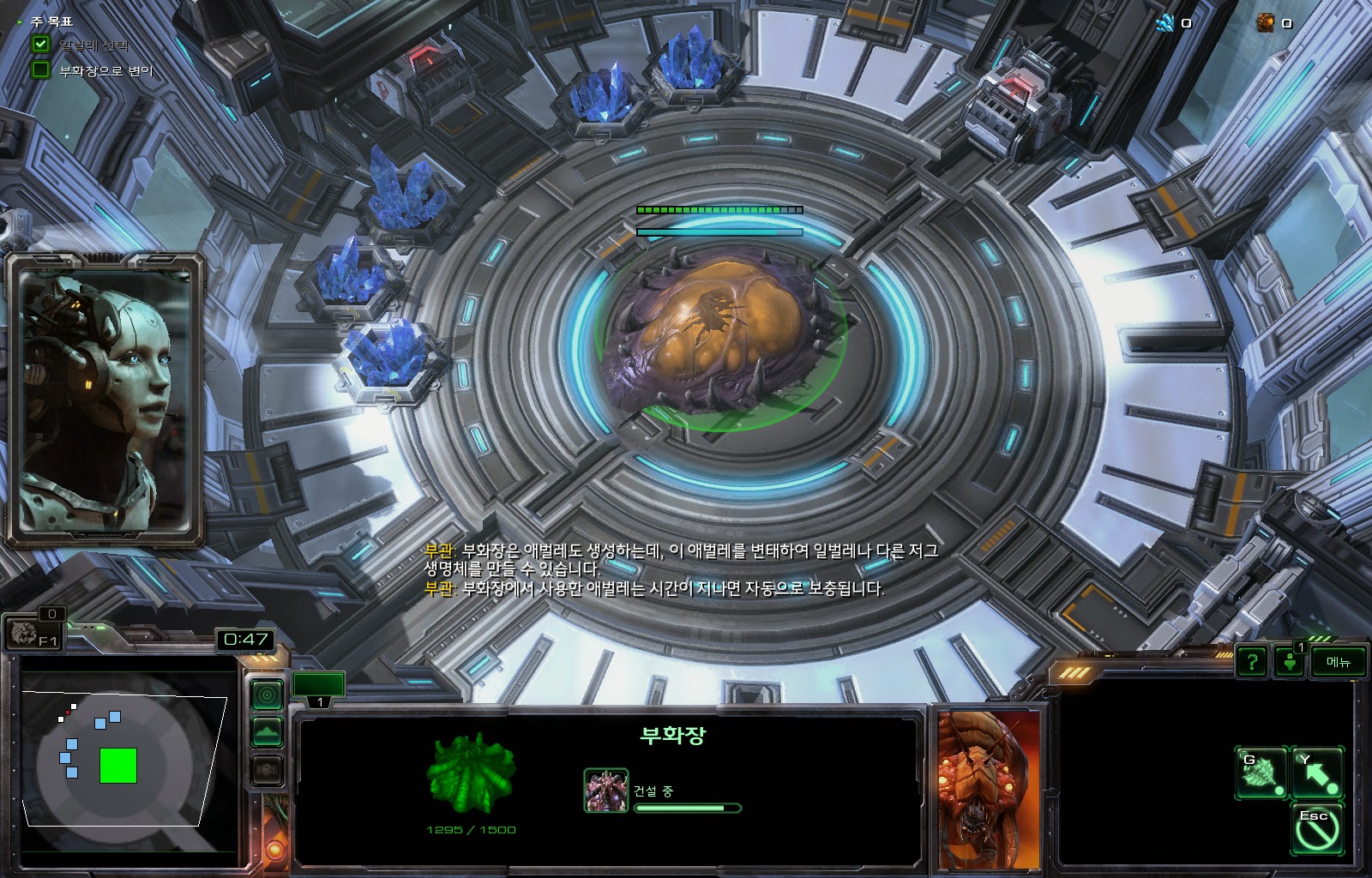Cancel the Hatchery mutation with the Esc command
1372x878 pixels.
tap(1316, 828)
